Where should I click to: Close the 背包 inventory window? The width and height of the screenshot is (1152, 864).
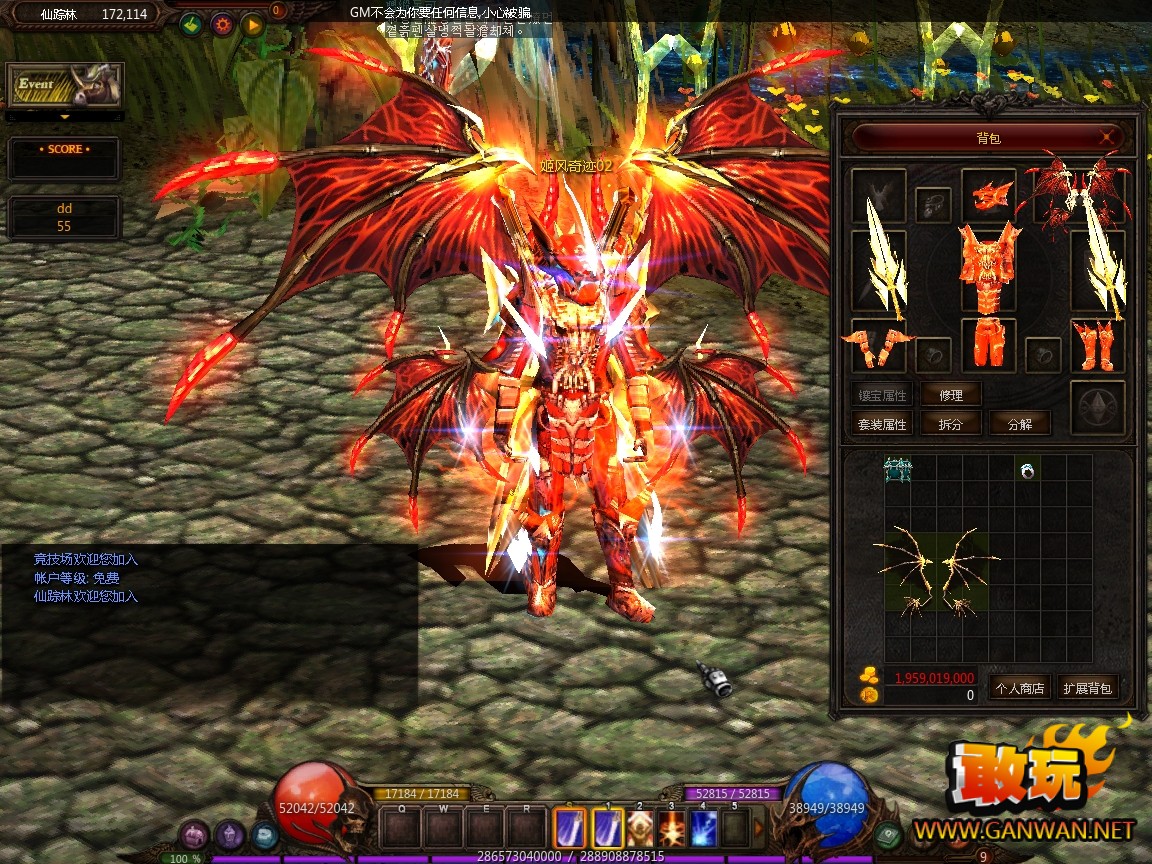[1107, 137]
